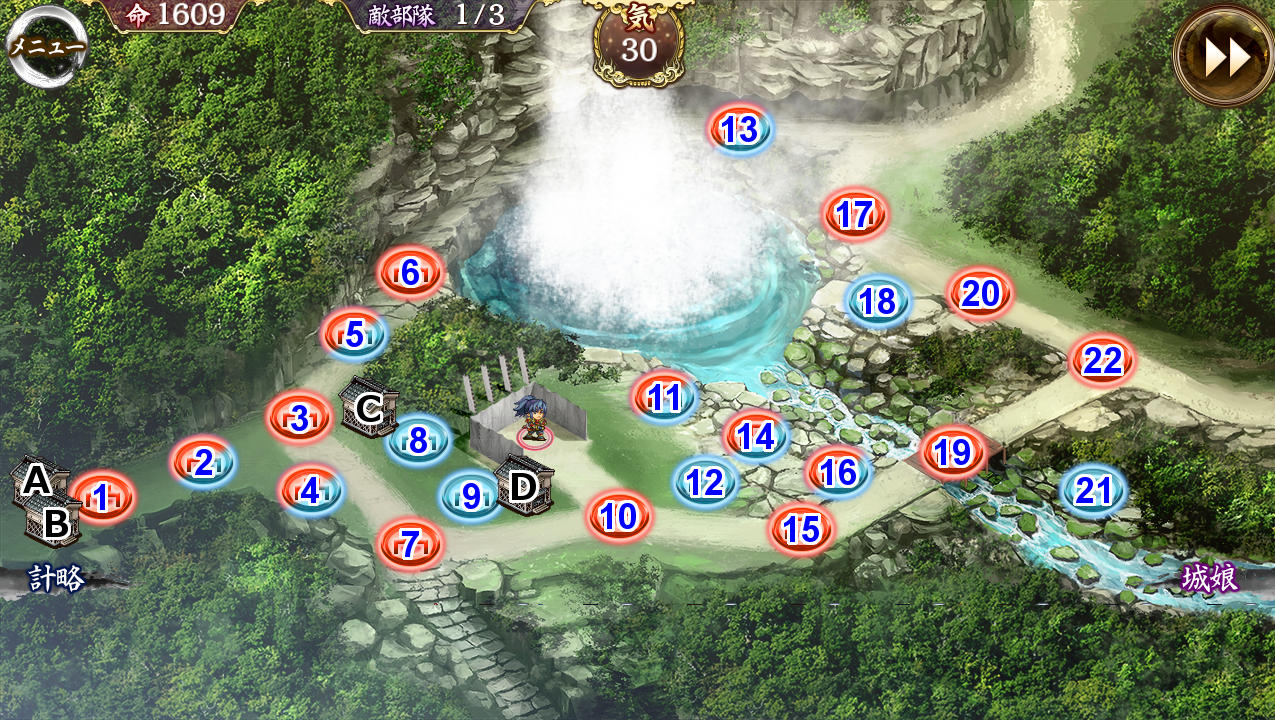Choose deployment spot number 6

click(410, 273)
